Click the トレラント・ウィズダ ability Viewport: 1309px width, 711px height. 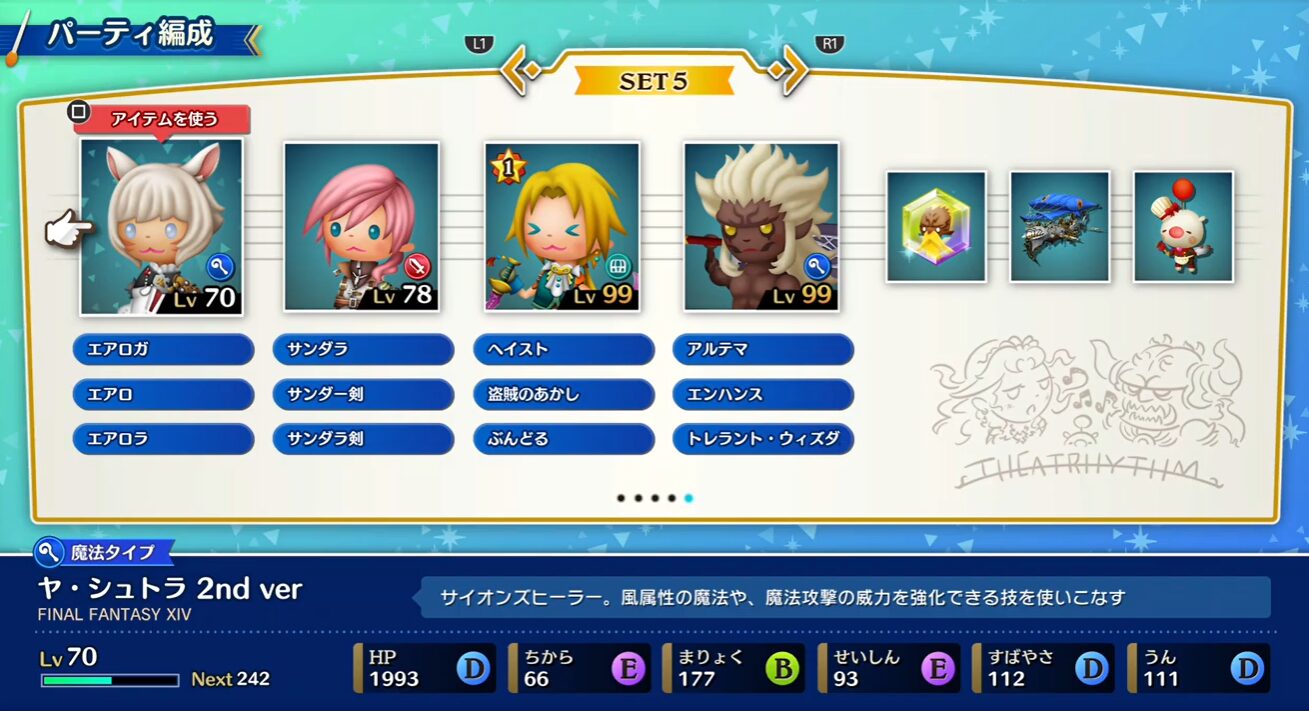763,439
